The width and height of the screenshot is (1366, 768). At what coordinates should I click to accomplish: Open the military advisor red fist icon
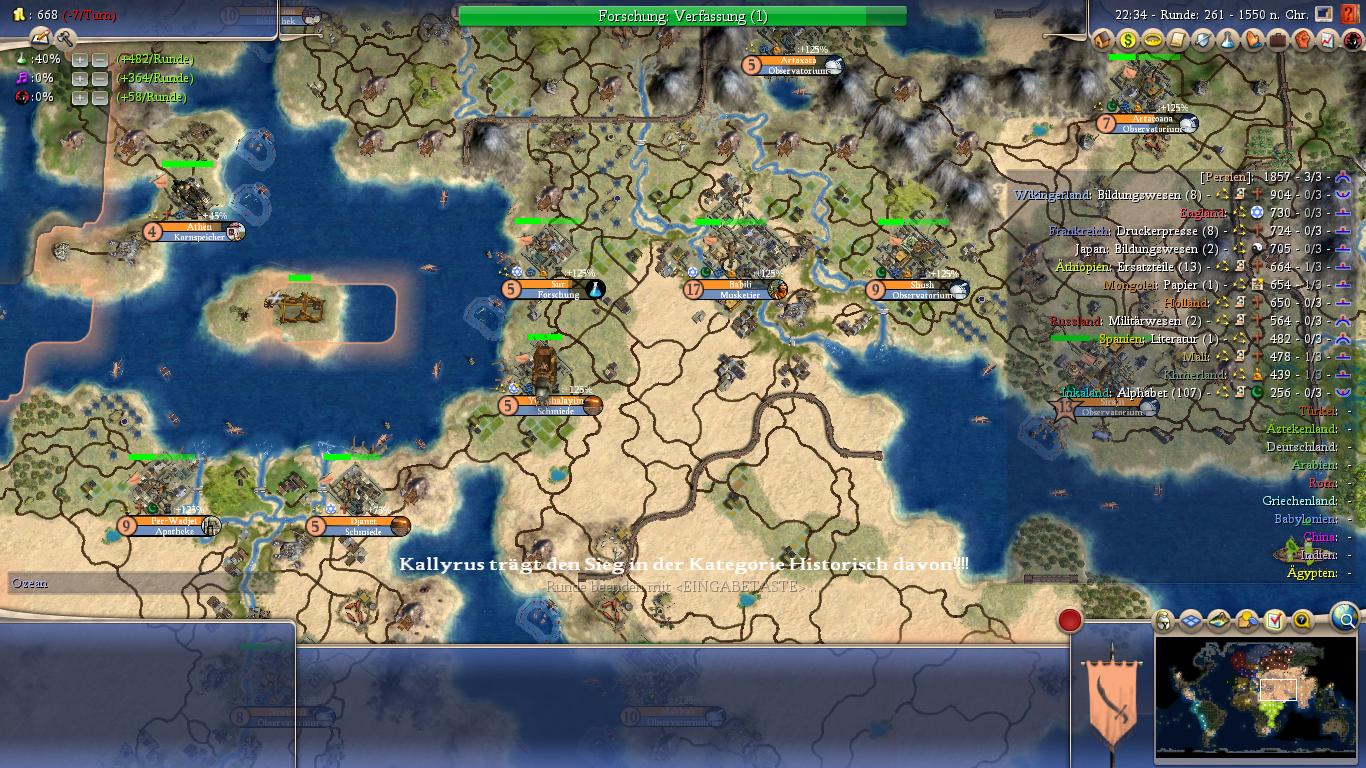1303,40
